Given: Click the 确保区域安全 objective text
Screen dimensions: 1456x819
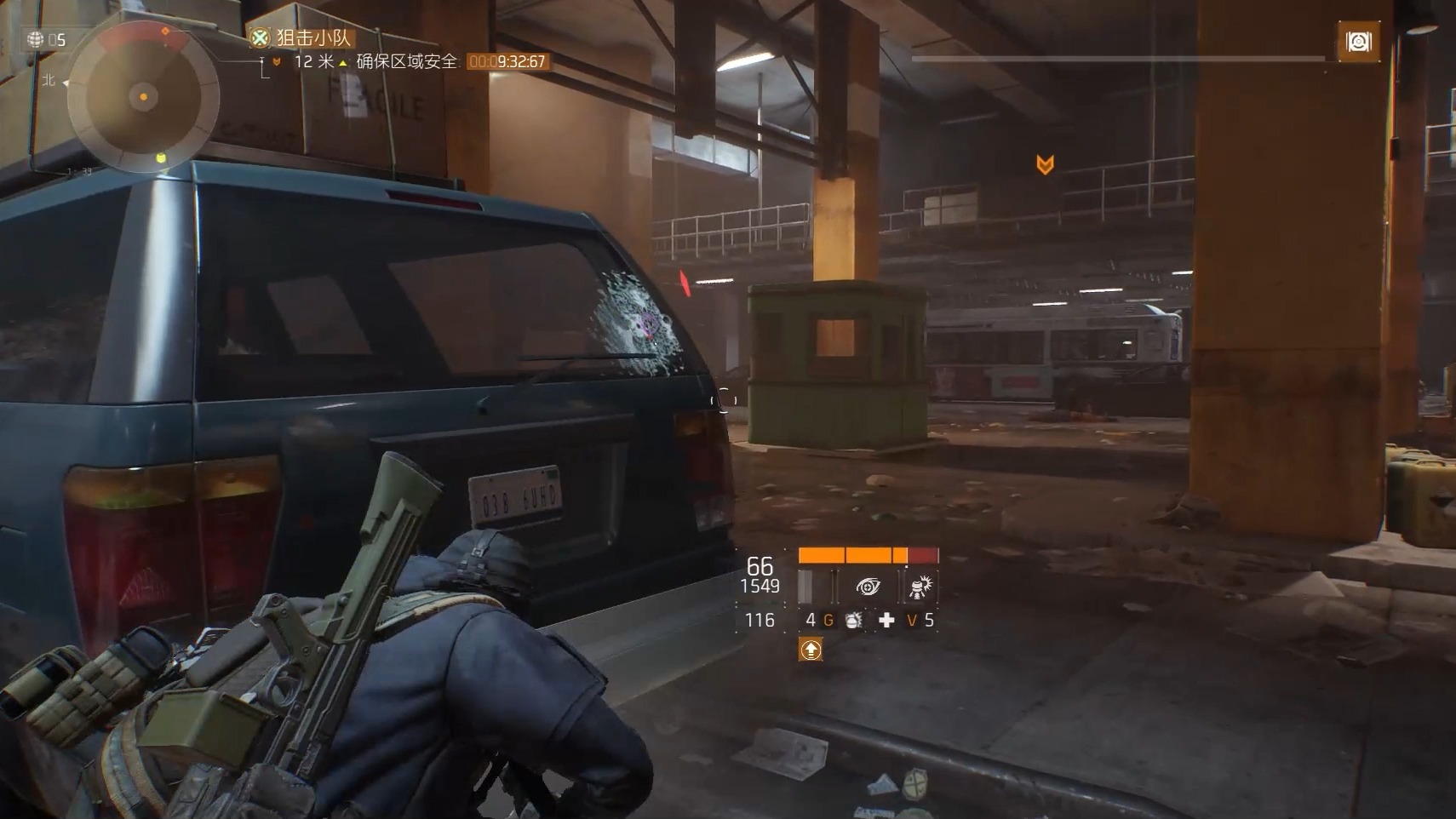Looking at the screenshot, I should (406, 61).
